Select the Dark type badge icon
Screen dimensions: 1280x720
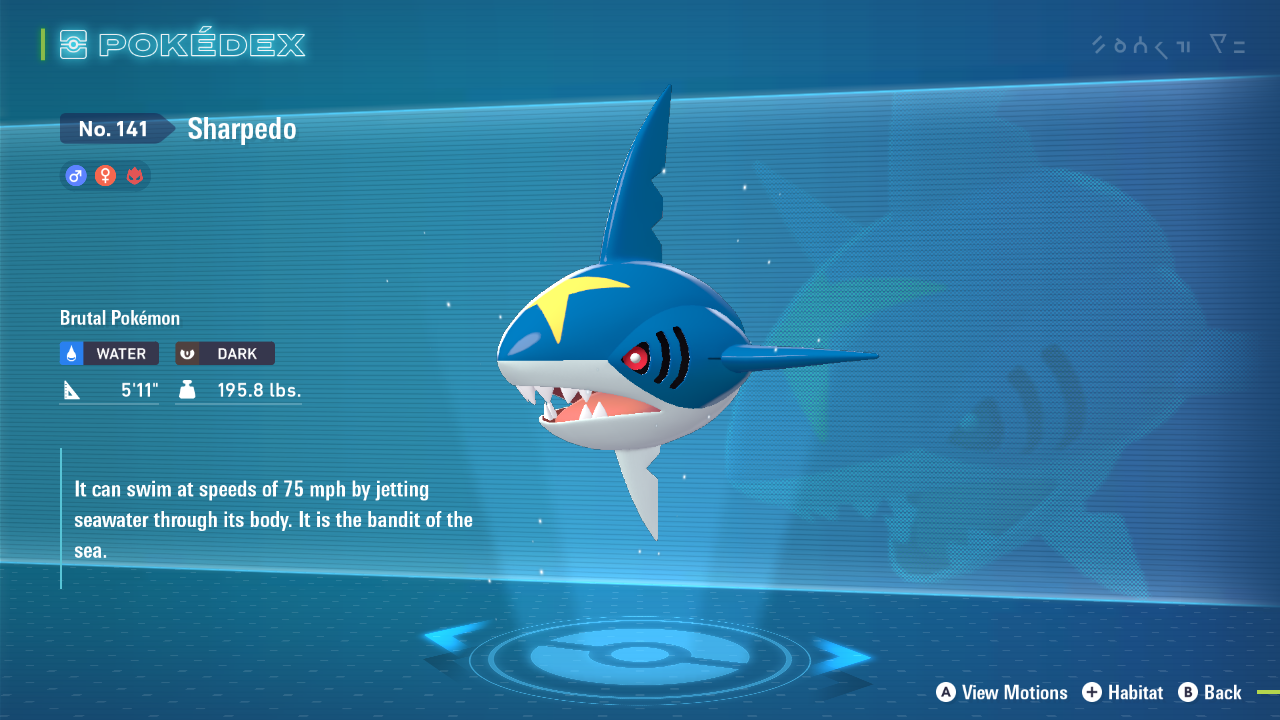188,353
